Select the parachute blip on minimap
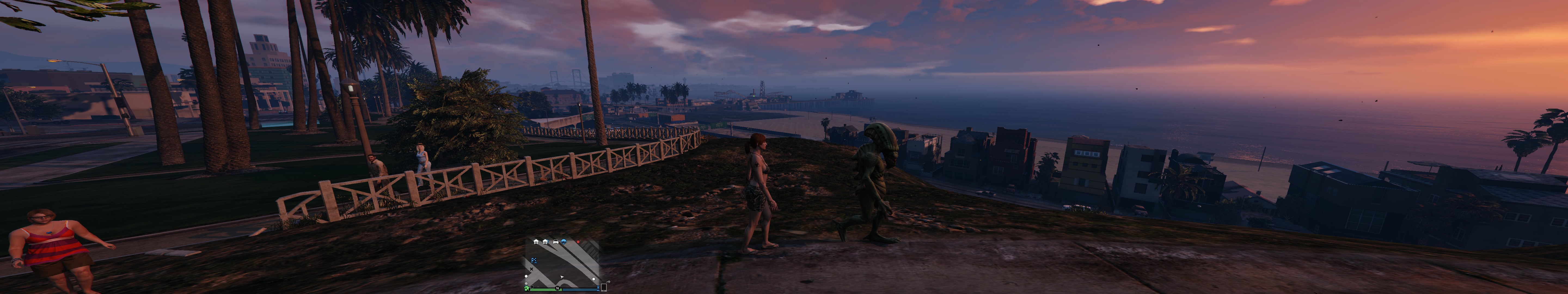1568x294 pixels. 564,242
